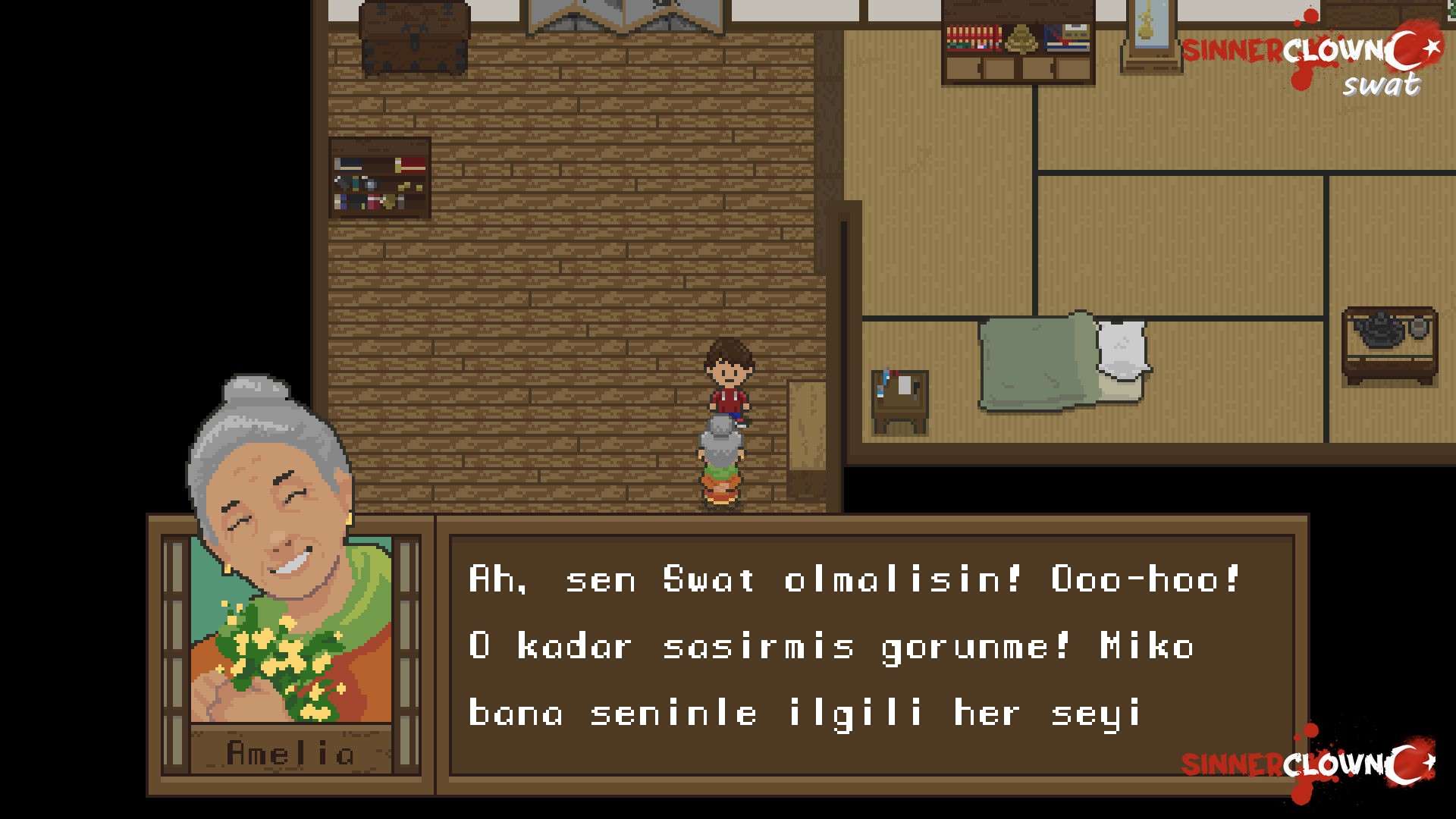Click the wooden door panel near the player
Viewport: 1456px width, 819px height.
[808, 425]
